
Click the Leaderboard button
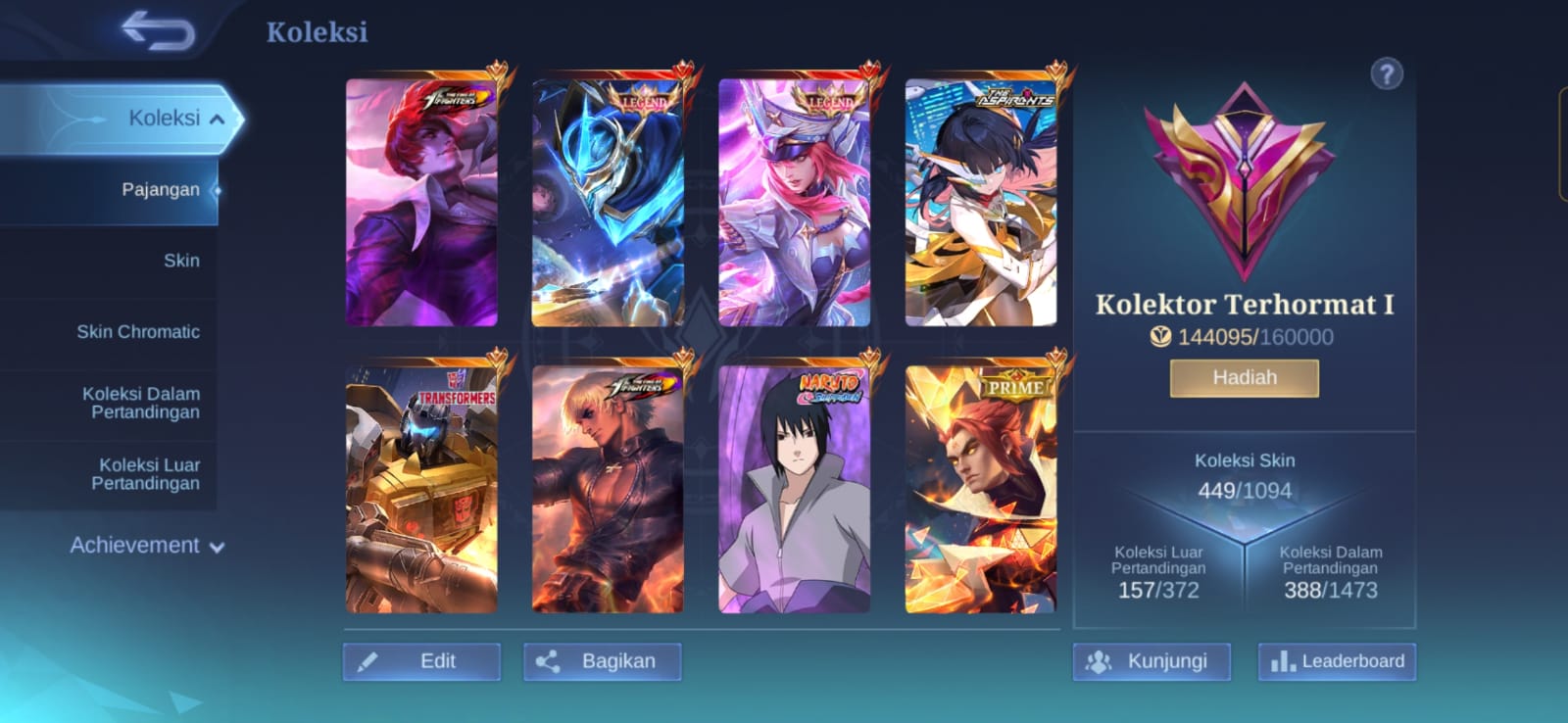coord(1336,661)
